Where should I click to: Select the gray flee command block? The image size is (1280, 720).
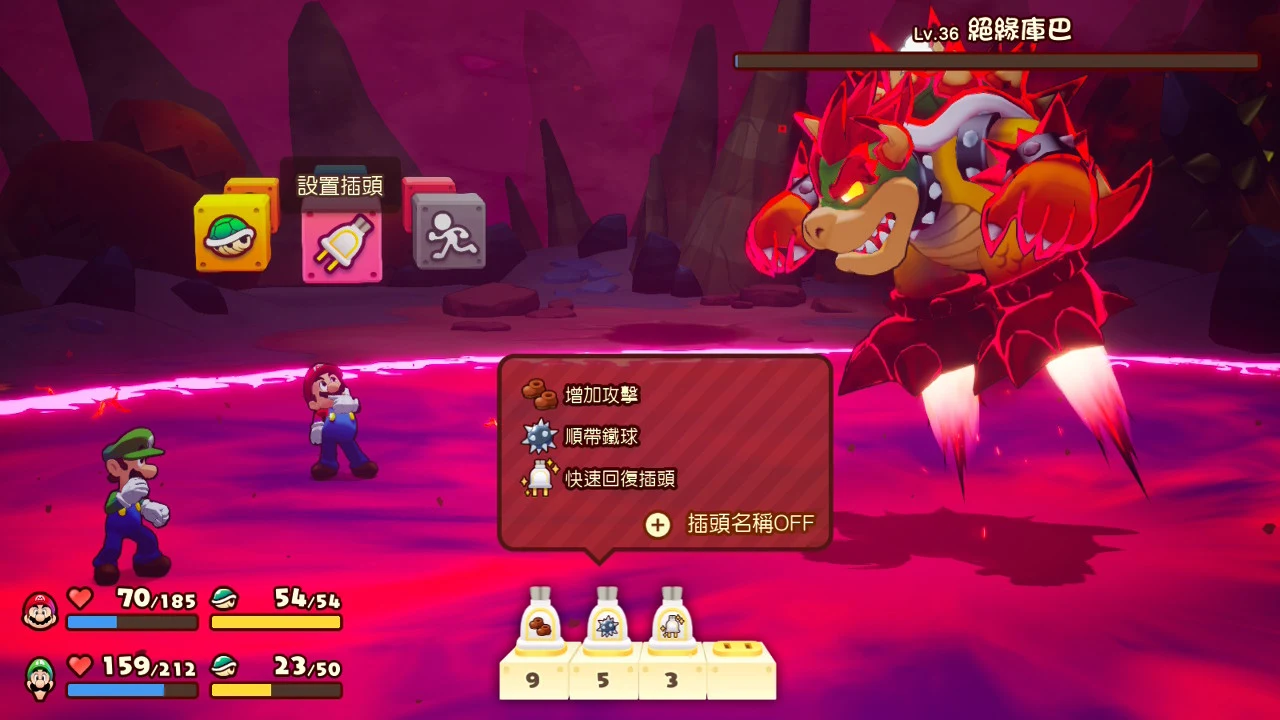pyautogui.click(x=449, y=232)
